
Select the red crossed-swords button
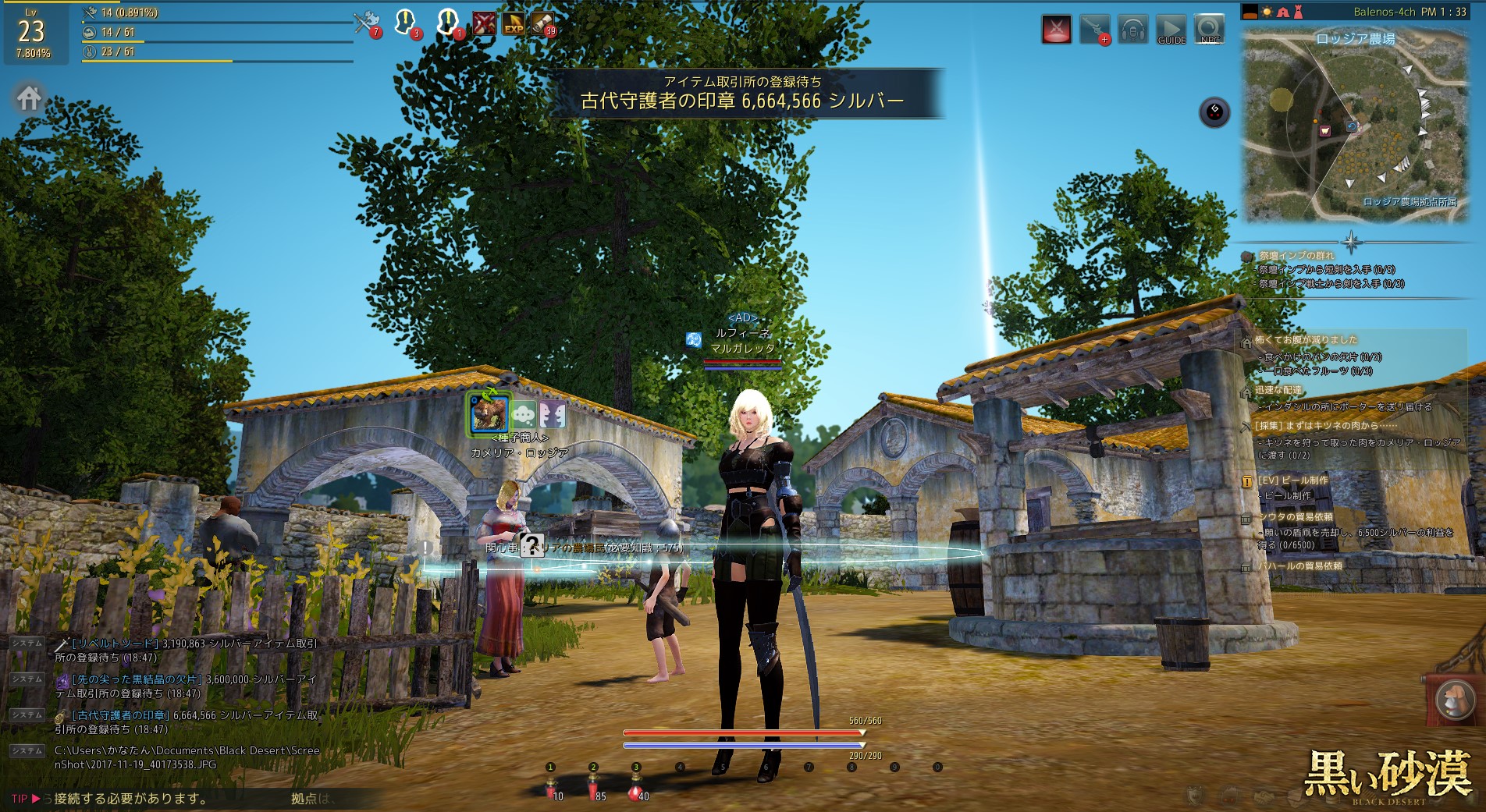(1057, 30)
